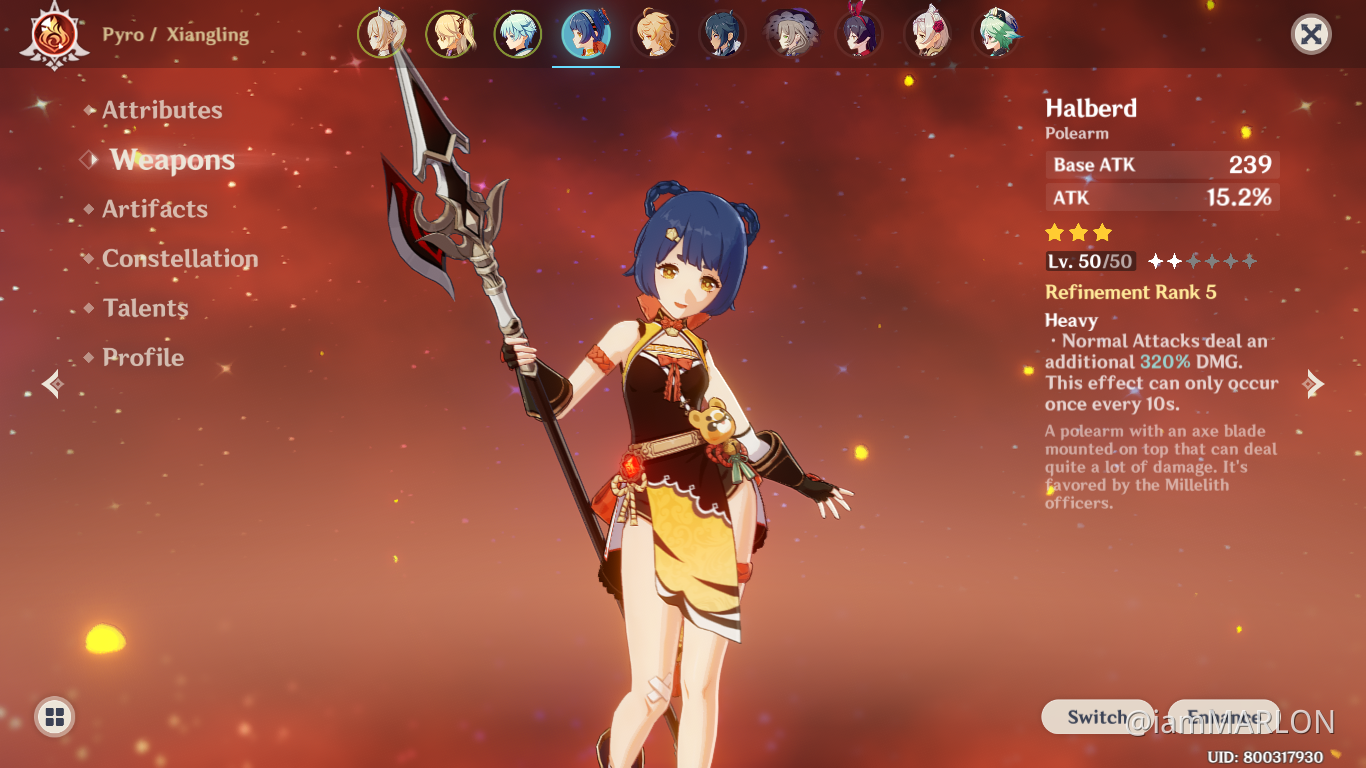Switch to the Talents section
Image resolution: width=1366 pixels, height=768 pixels.
coord(144,308)
